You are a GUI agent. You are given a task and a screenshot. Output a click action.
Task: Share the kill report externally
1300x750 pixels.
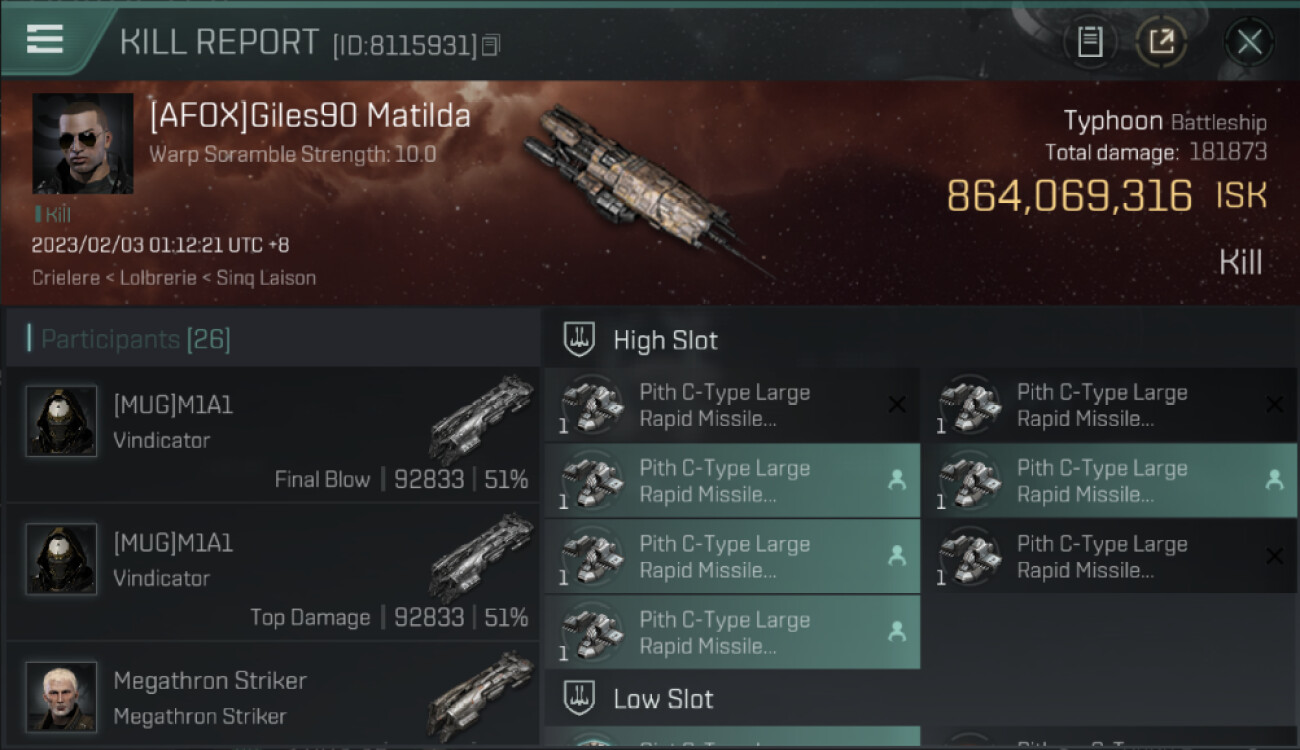click(x=1161, y=42)
